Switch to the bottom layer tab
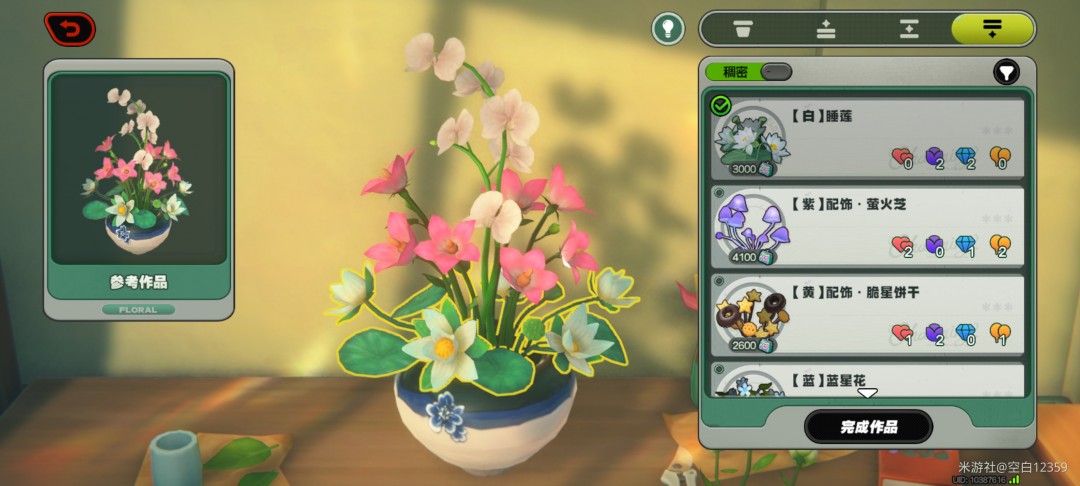Image resolution: width=1080 pixels, height=486 pixels. tap(826, 28)
